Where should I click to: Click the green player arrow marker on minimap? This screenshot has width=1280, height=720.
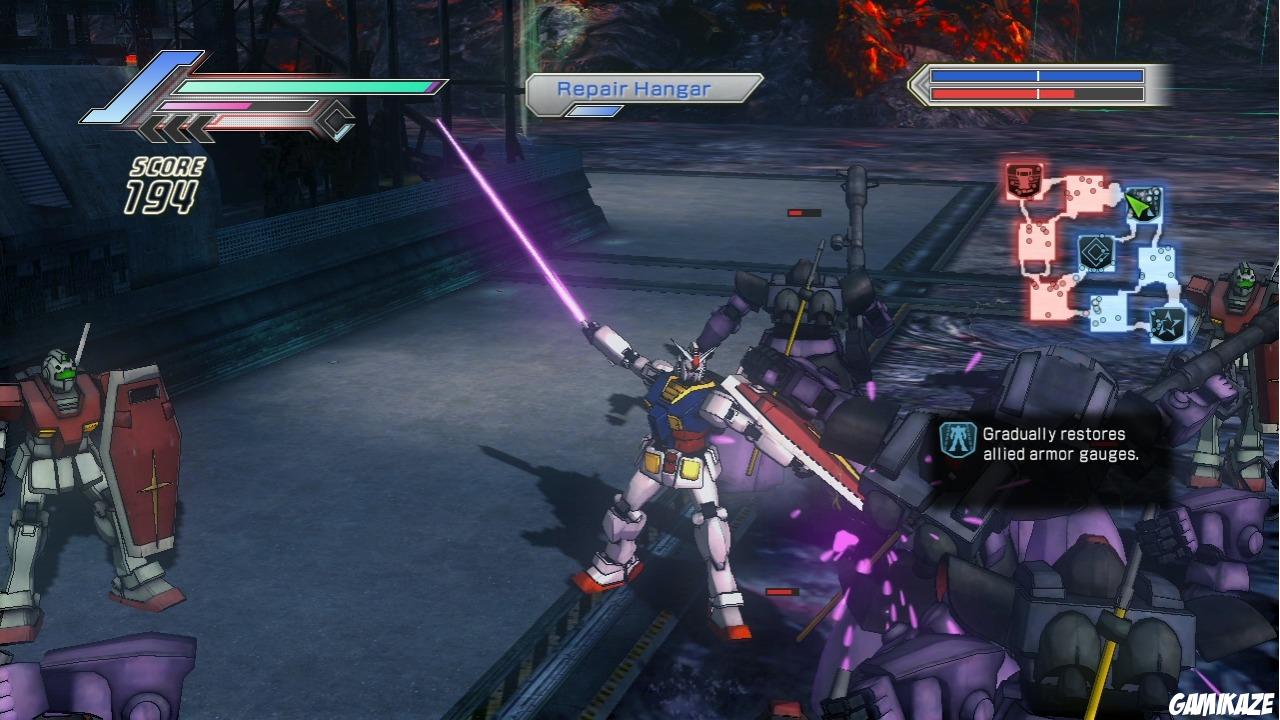click(x=1139, y=205)
